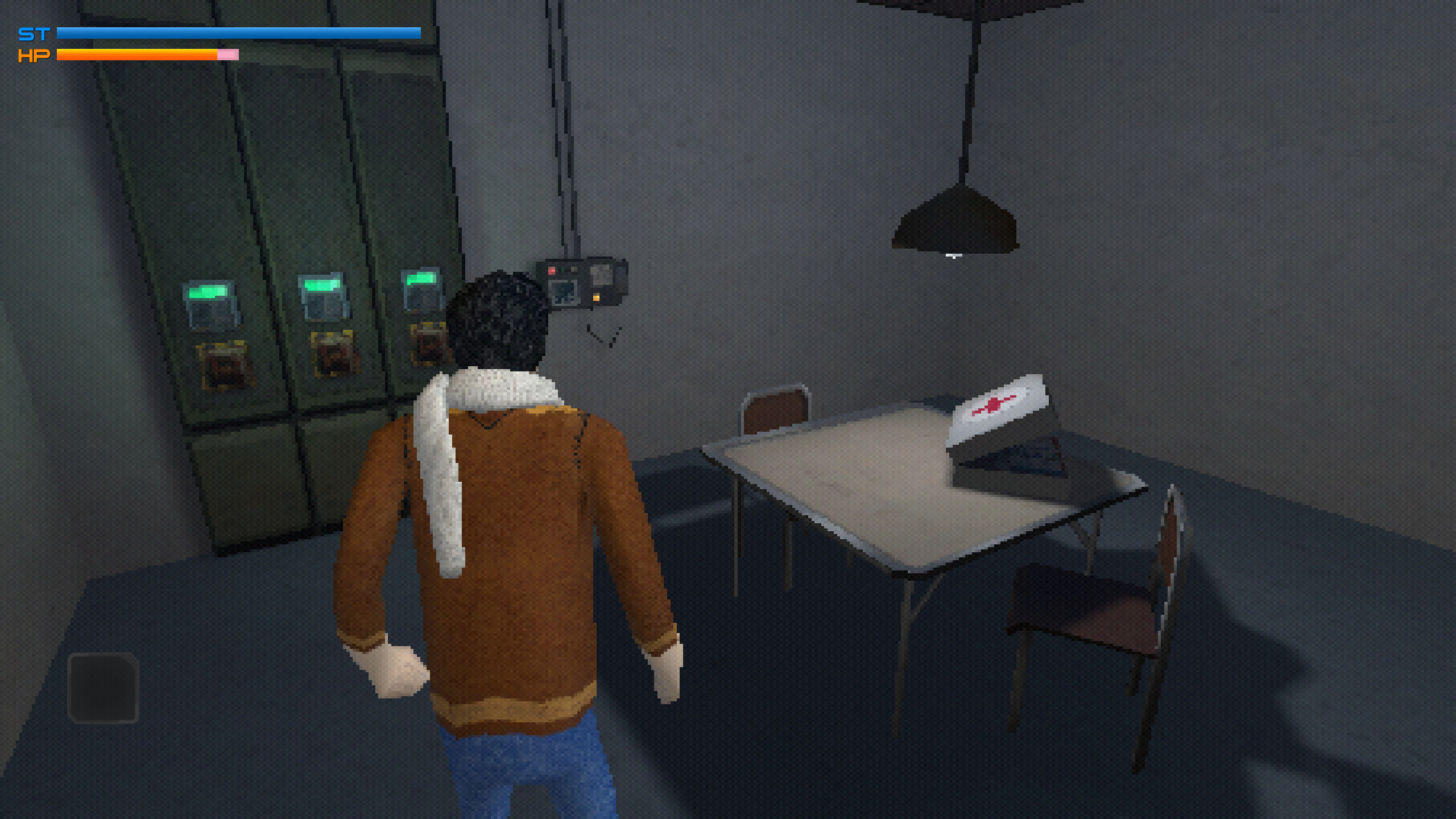Viewport: 1456px width, 819px height.
Task: Click the blue ST stamina bar
Action: 227,33
